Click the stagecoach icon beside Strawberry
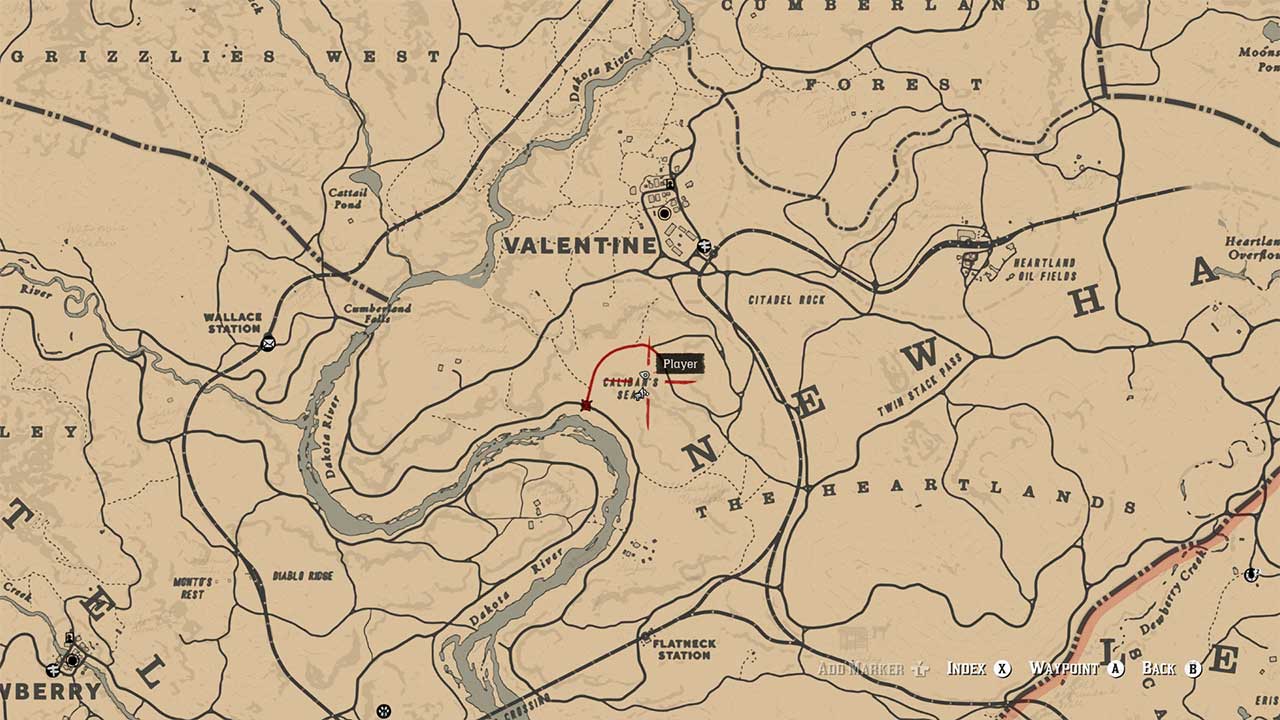 pyautogui.click(x=52, y=670)
